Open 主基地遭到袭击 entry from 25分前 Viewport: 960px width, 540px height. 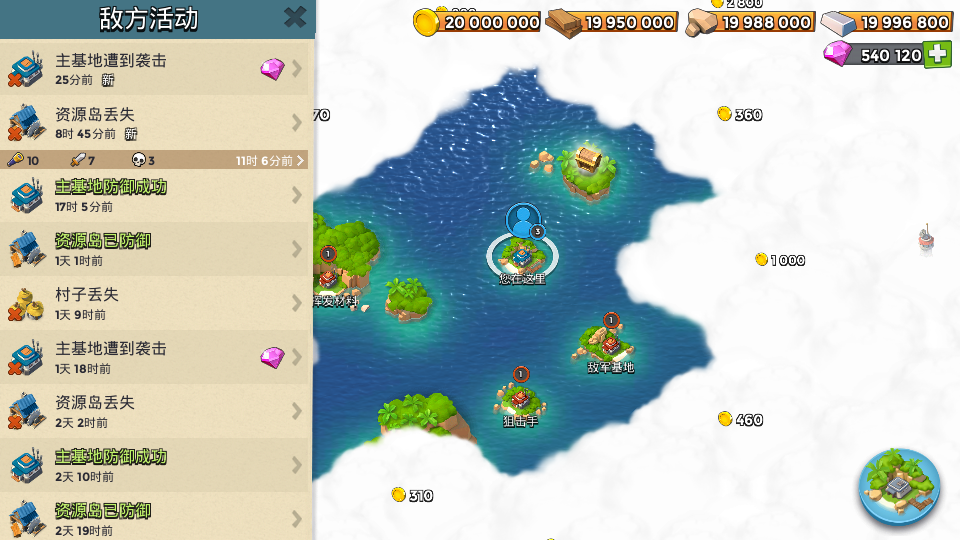tap(155, 68)
